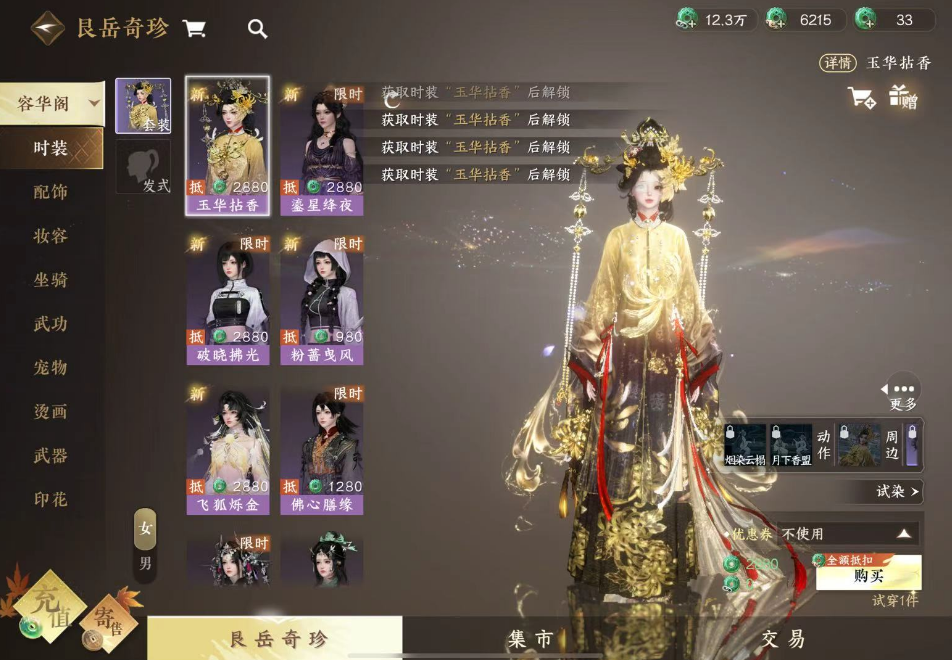Open the 坐骑 category
The image size is (952, 660).
click(x=51, y=280)
